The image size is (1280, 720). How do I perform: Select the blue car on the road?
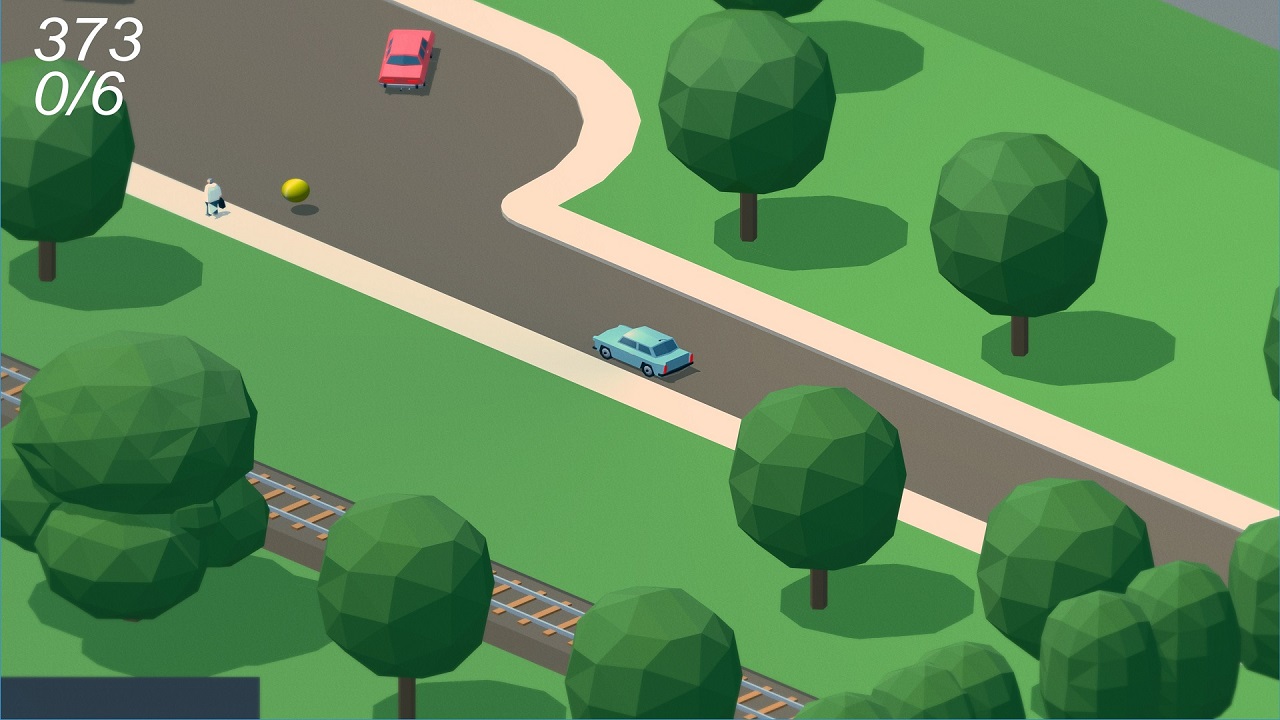[642, 350]
